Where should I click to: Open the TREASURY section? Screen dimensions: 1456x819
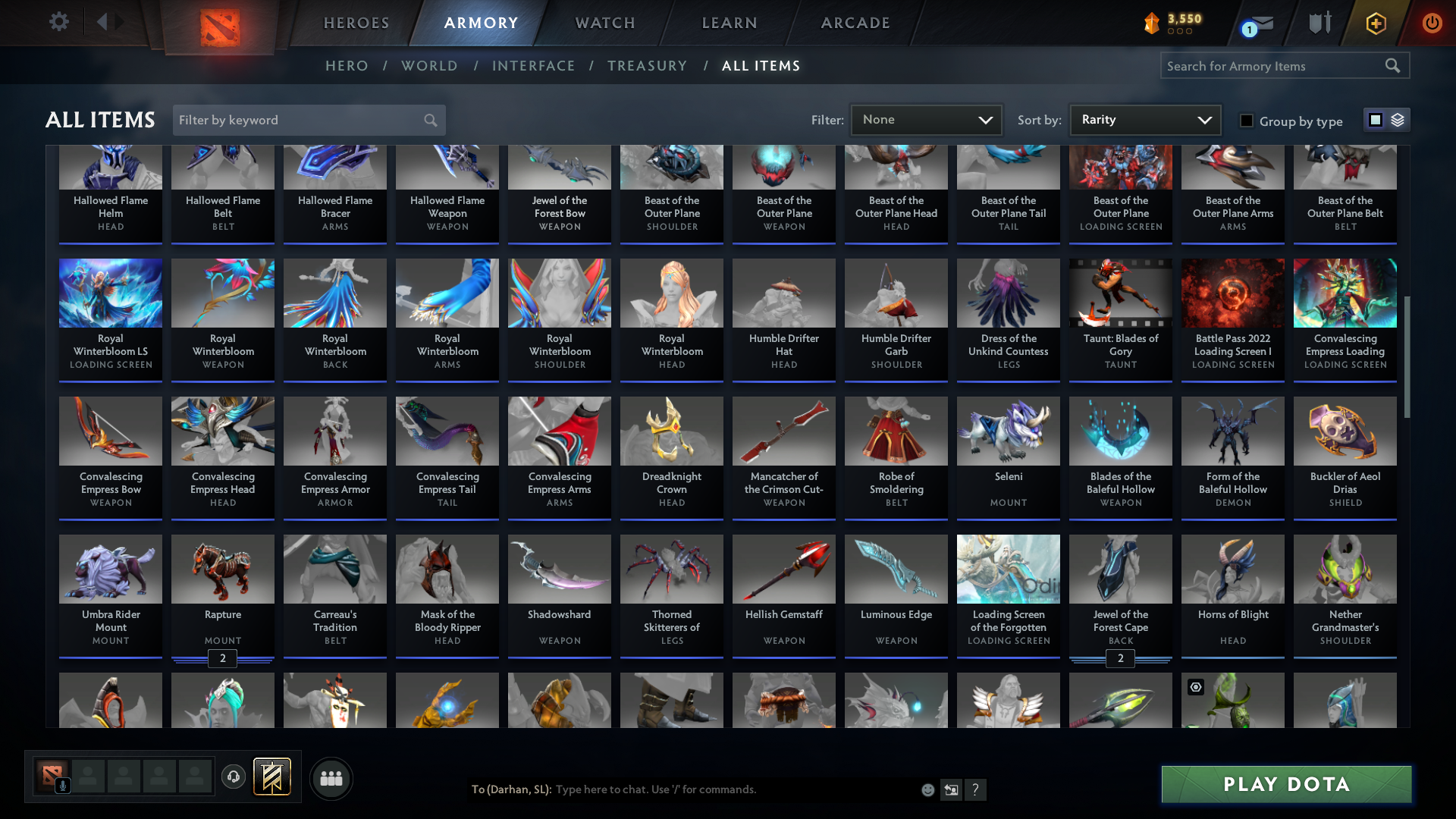click(647, 66)
